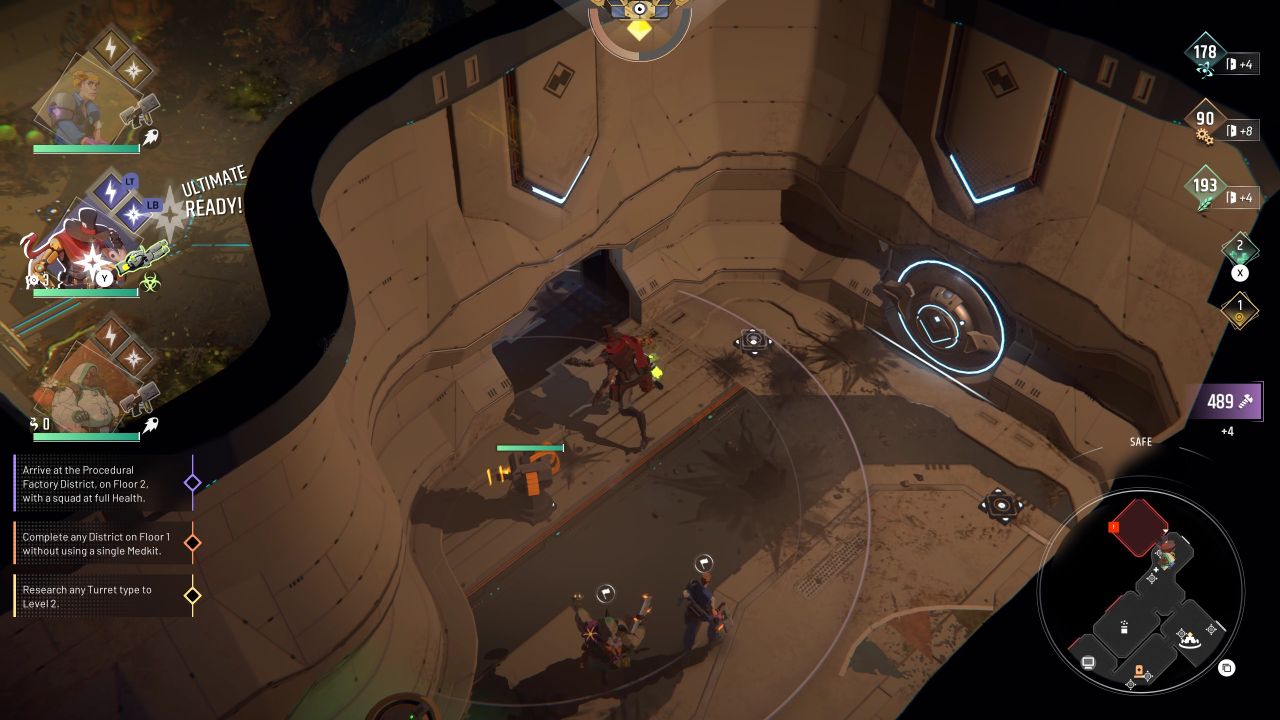Screen dimensions: 1280x720
Task: Click the gears industry resource icon showing 90
Action: pyautogui.click(x=1207, y=124)
